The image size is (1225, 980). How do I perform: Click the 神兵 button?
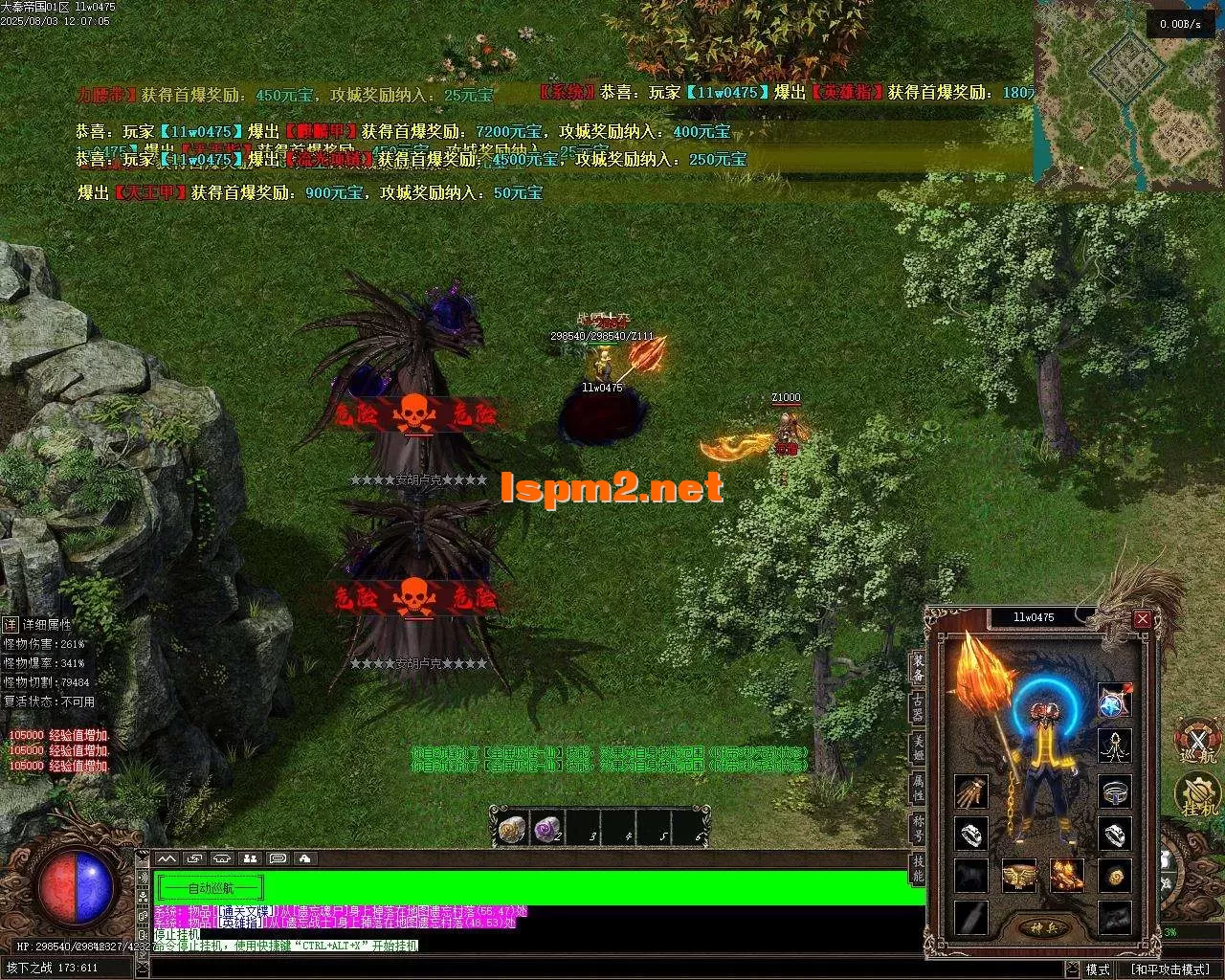pyautogui.click(x=1036, y=928)
